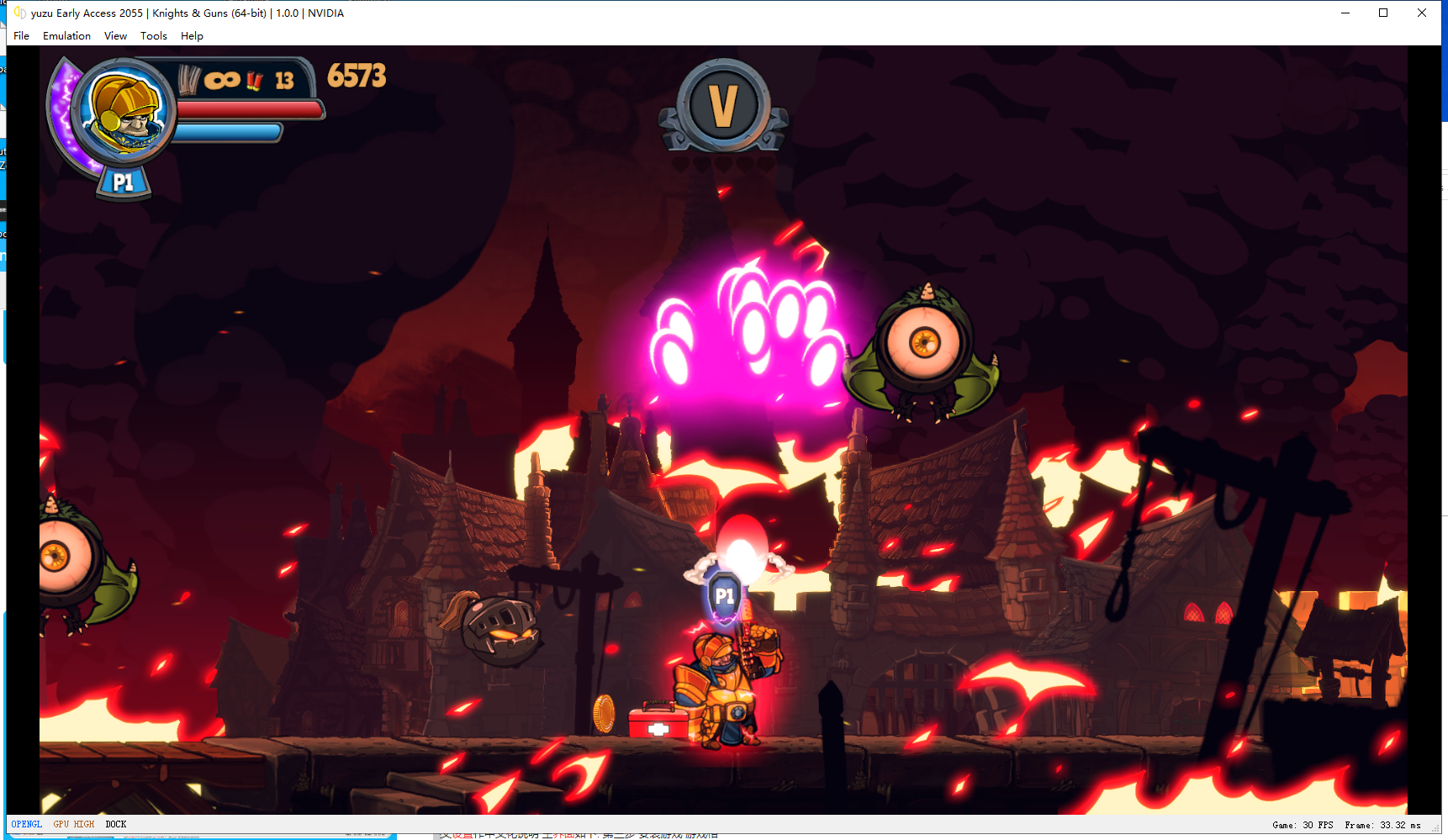The image size is (1448, 840).
Task: Toggle the OPENGL renderer status button
Action: coord(27,825)
